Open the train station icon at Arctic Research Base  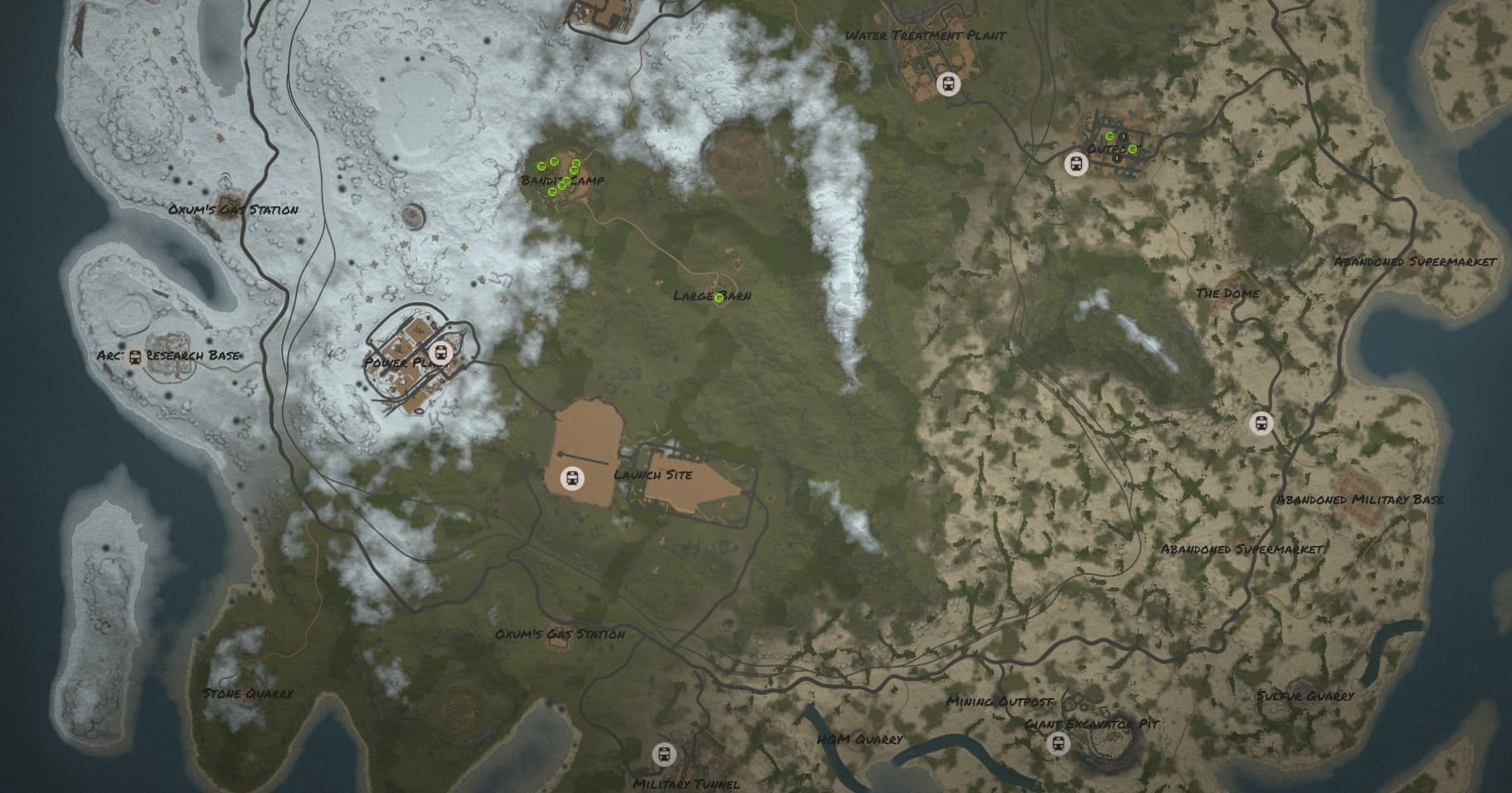pos(135,356)
